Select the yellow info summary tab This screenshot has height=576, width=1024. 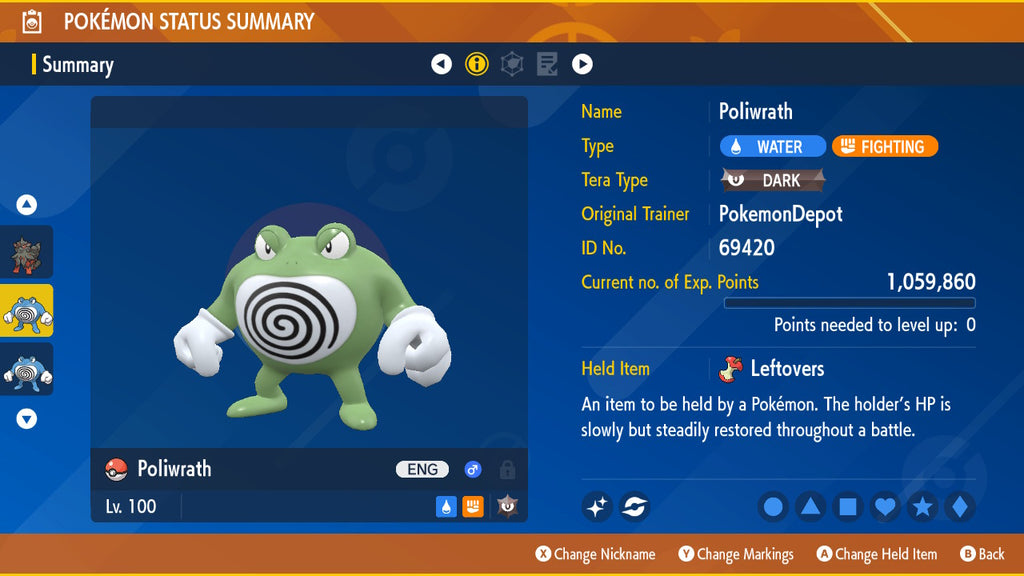click(x=477, y=65)
